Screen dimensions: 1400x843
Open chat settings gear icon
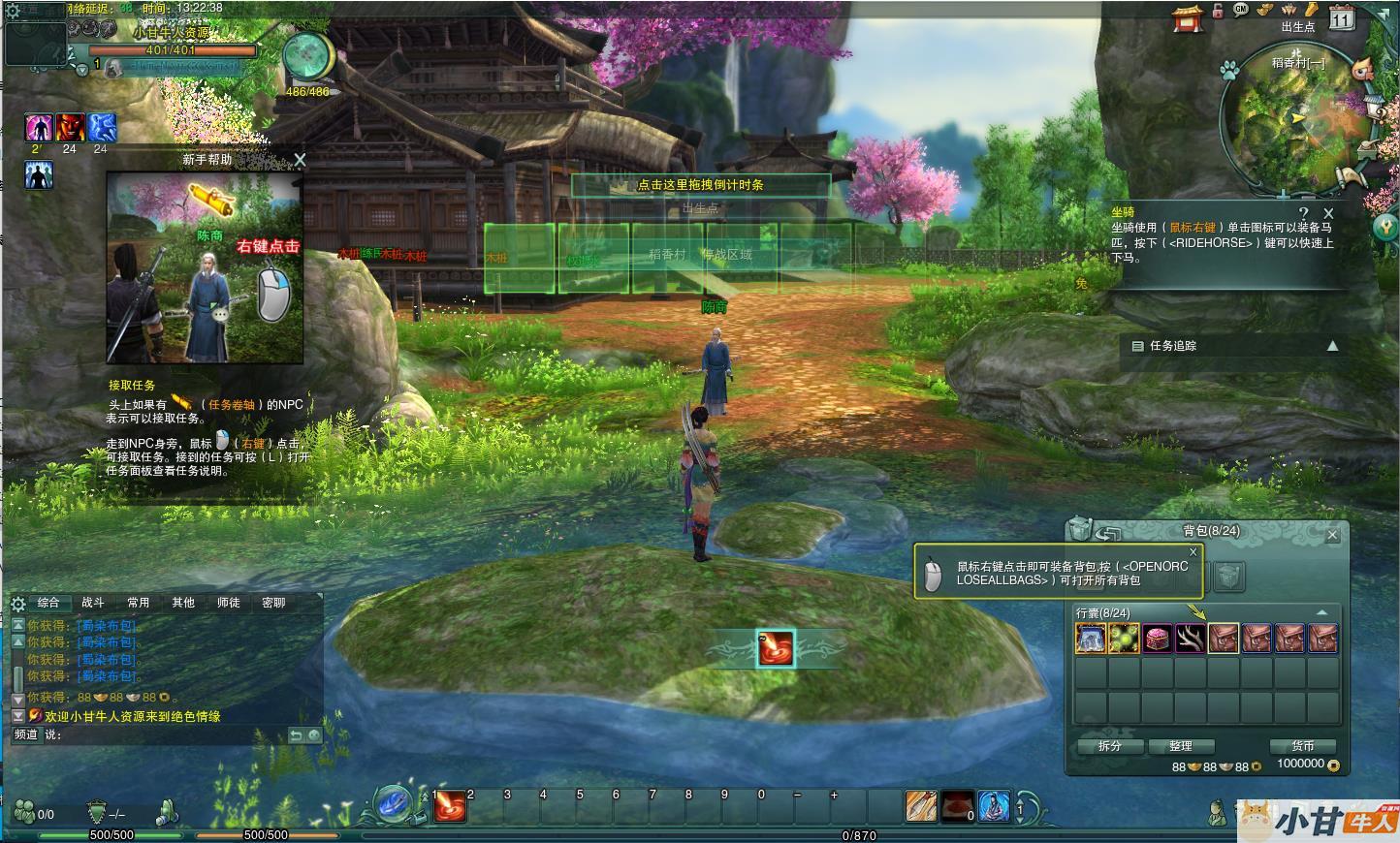[17, 604]
